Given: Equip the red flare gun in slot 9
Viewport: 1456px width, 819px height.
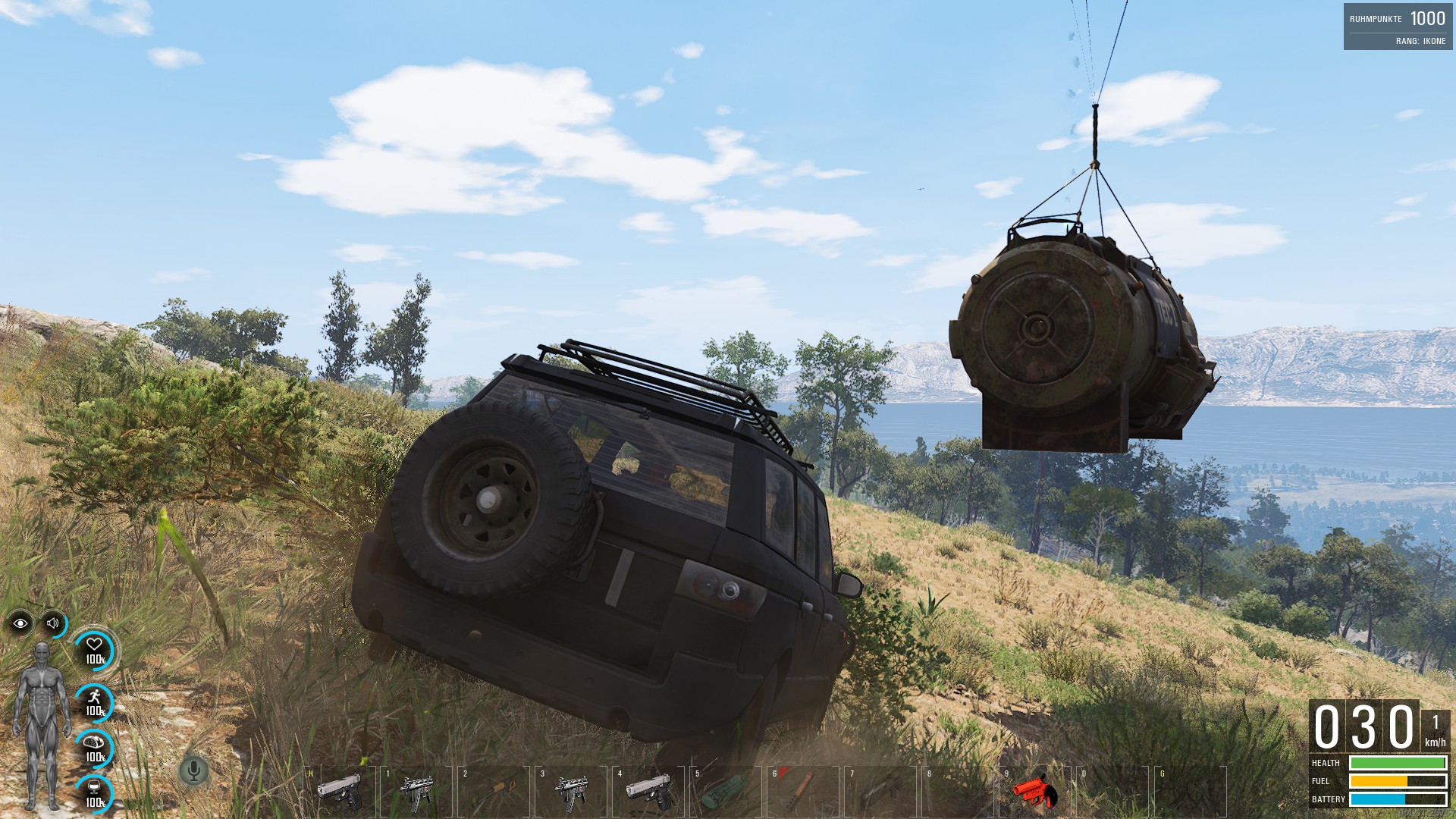Looking at the screenshot, I should pyautogui.click(x=1034, y=791).
